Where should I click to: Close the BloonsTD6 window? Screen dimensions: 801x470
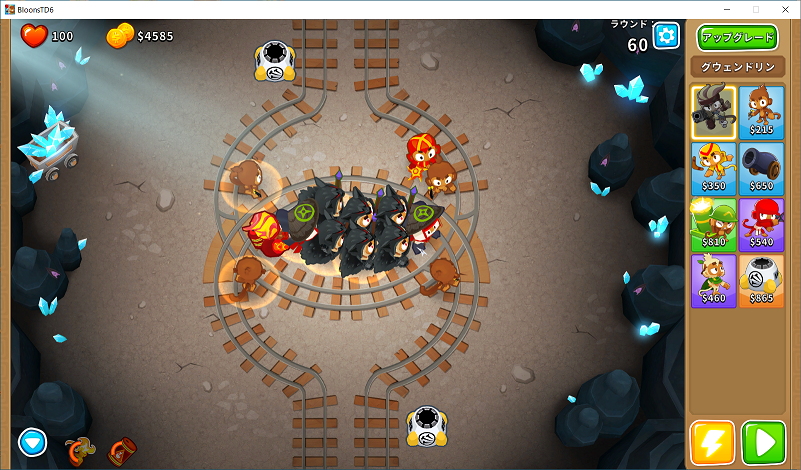785,8
